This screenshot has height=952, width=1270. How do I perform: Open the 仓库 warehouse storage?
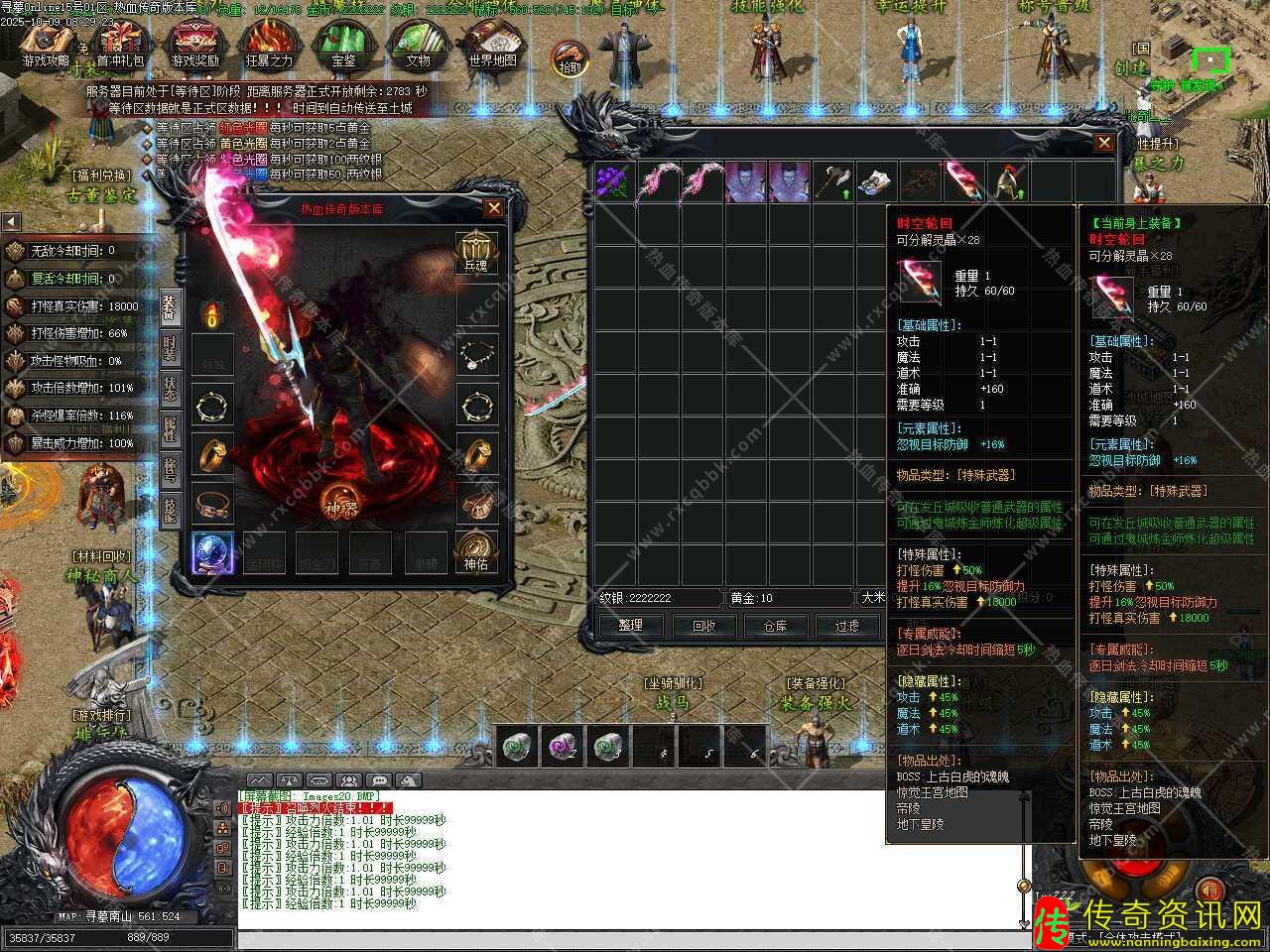pos(776,626)
